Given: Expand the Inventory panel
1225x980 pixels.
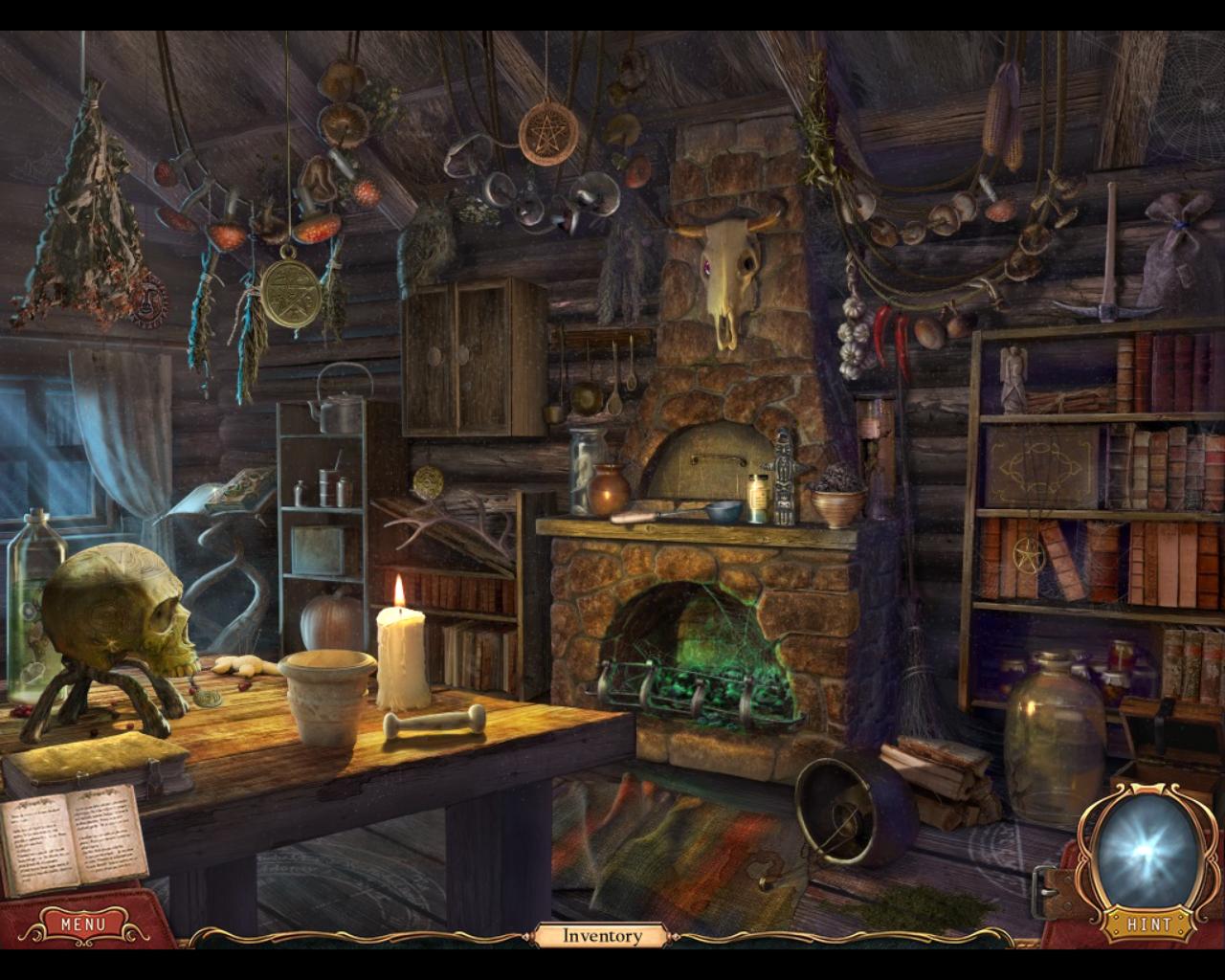Looking at the screenshot, I should (x=601, y=936).
